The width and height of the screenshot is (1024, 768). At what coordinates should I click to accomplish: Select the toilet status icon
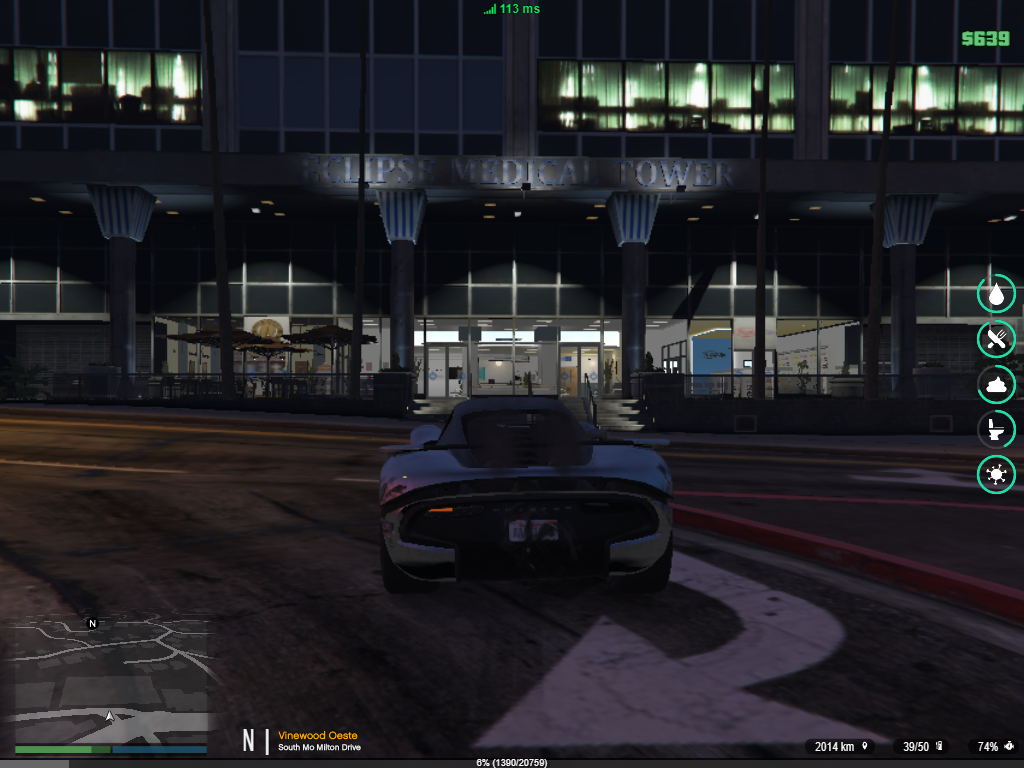tap(996, 430)
